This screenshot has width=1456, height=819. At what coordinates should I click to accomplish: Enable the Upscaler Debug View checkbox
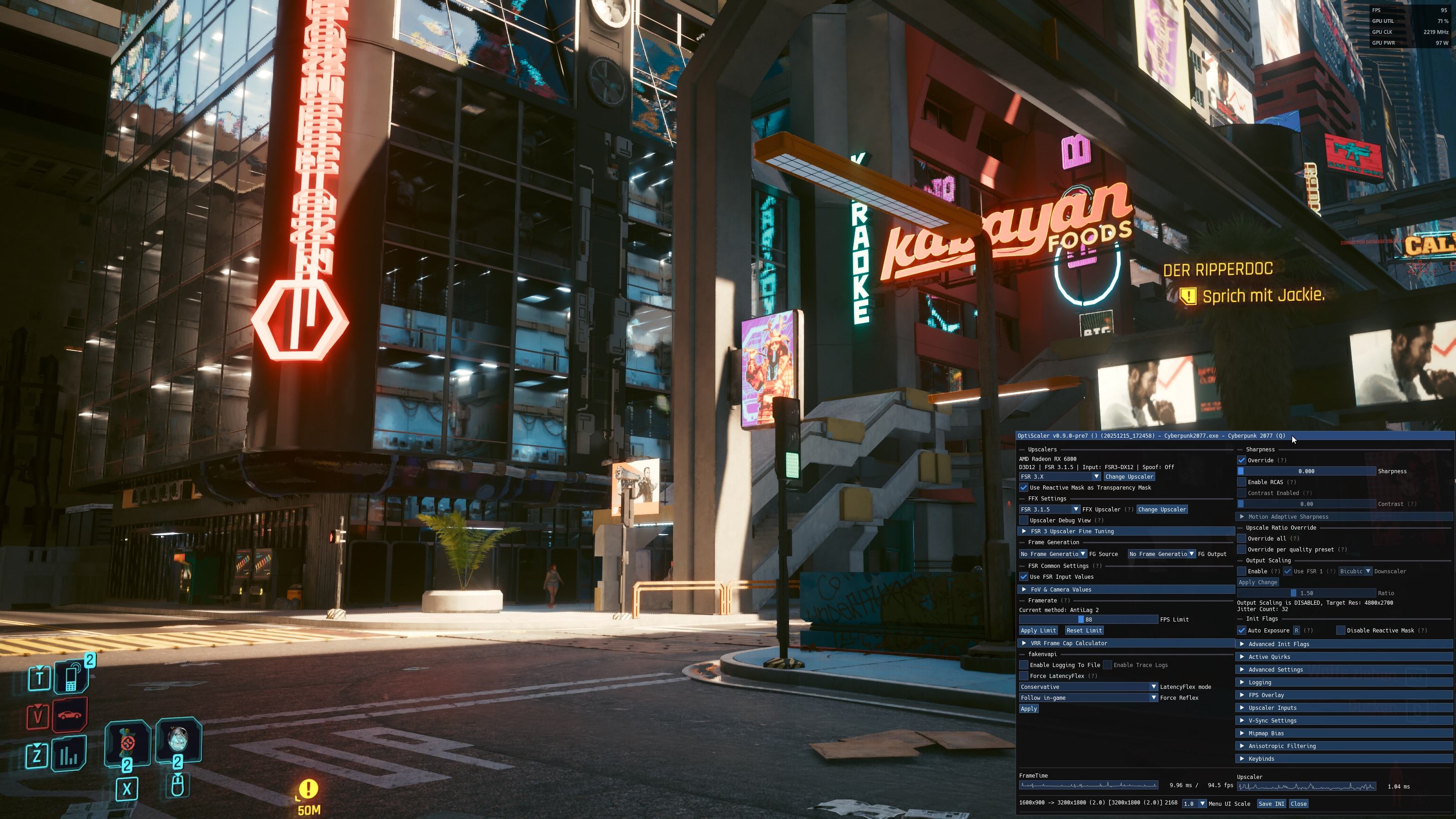point(1024,521)
